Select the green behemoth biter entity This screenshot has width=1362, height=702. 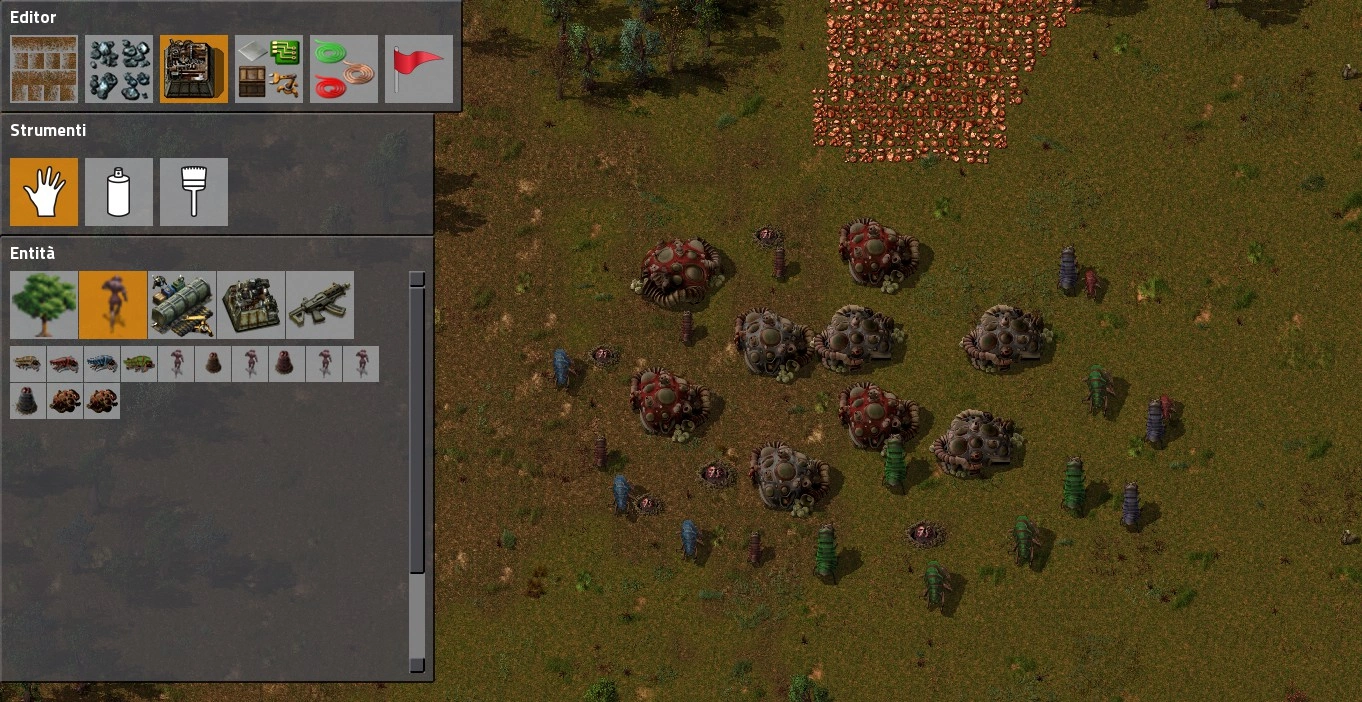point(138,364)
